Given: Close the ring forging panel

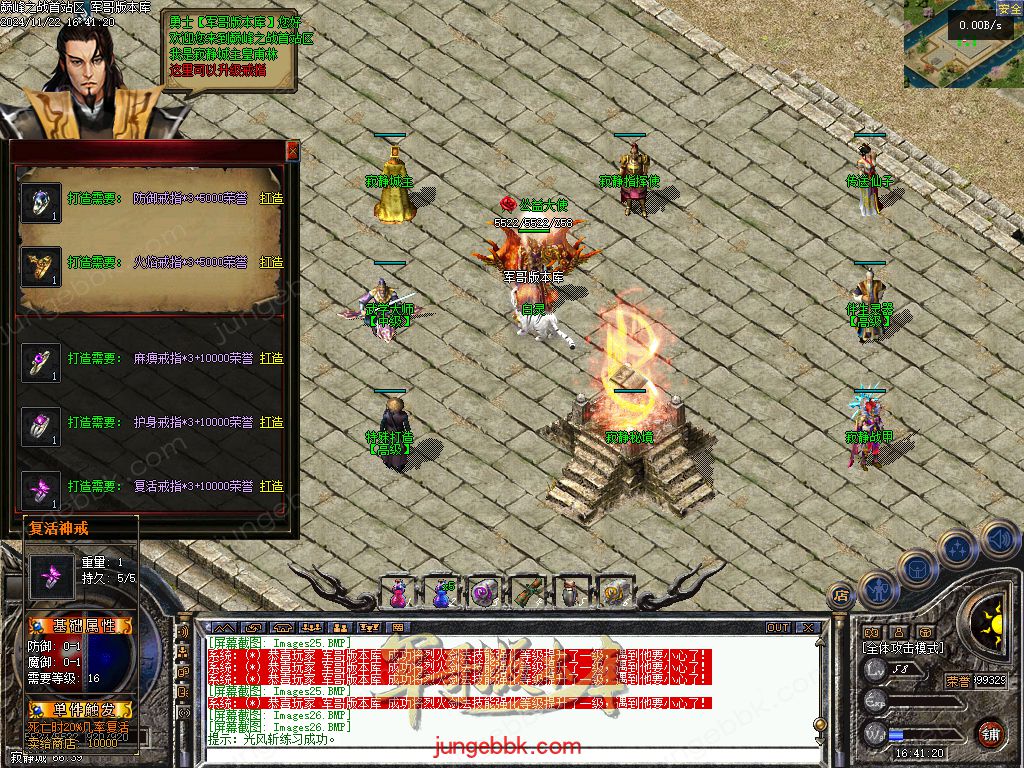Looking at the screenshot, I should click(x=292, y=151).
